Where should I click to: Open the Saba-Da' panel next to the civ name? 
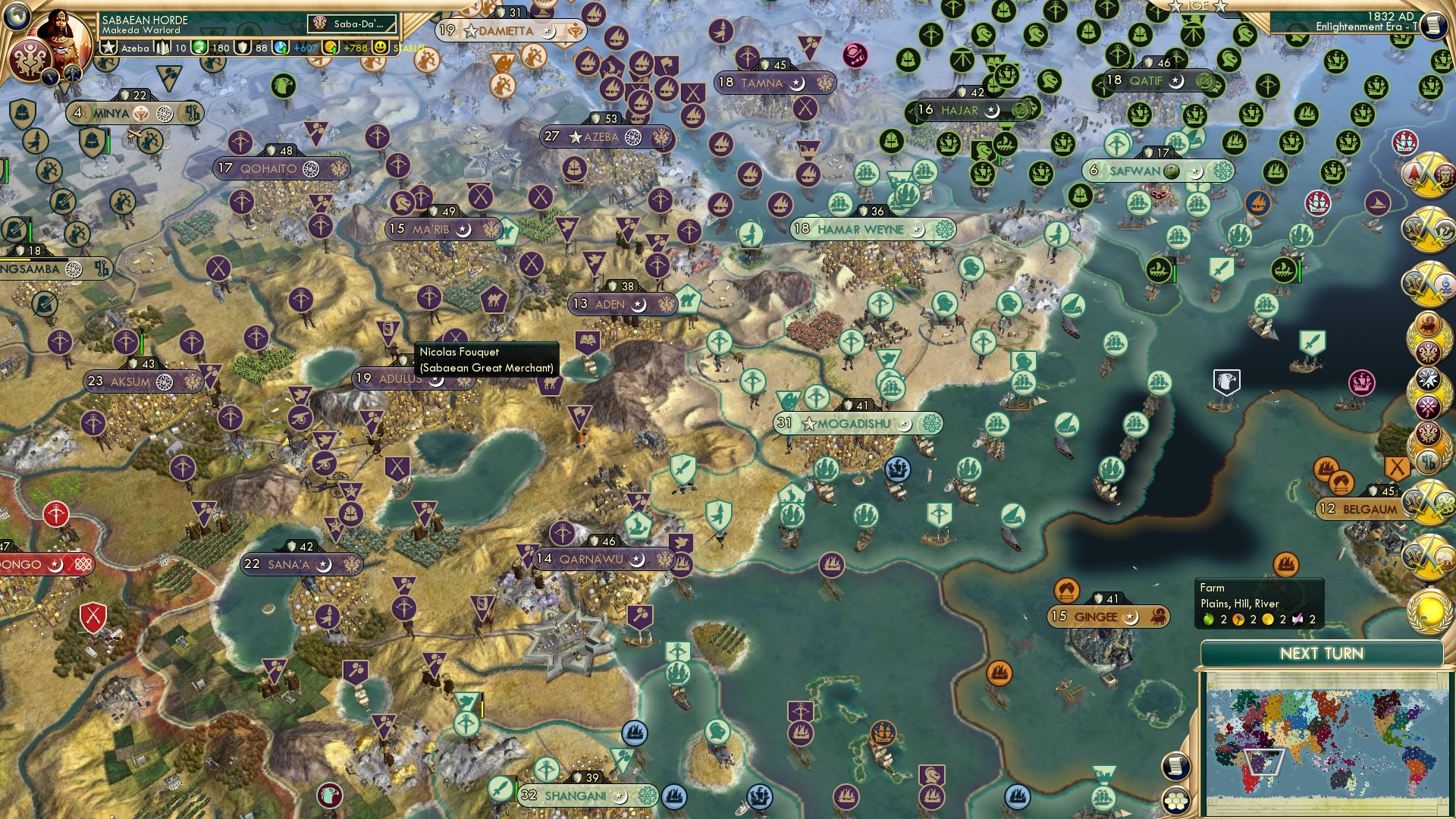350,23
